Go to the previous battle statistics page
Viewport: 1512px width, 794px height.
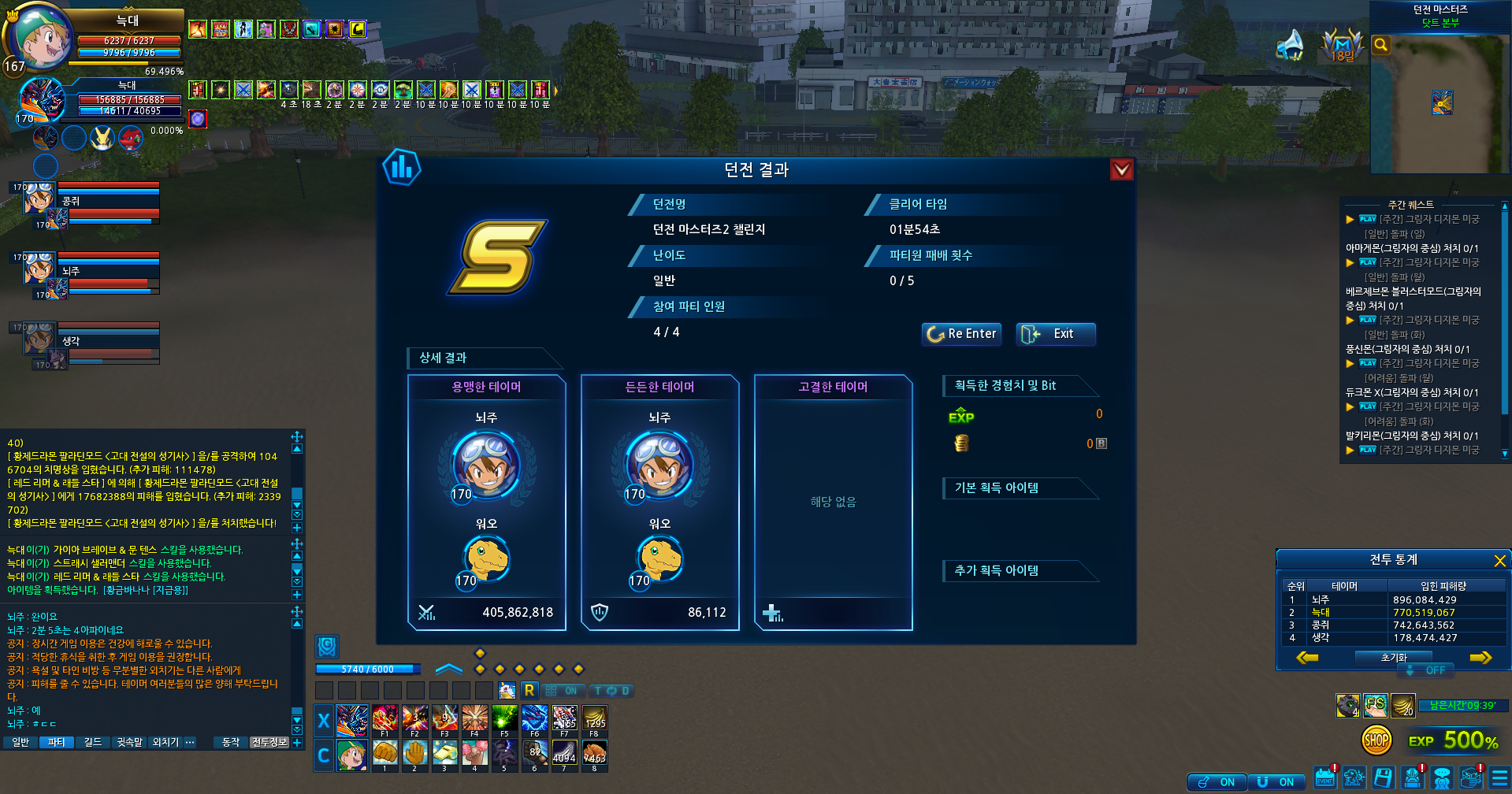(1307, 657)
